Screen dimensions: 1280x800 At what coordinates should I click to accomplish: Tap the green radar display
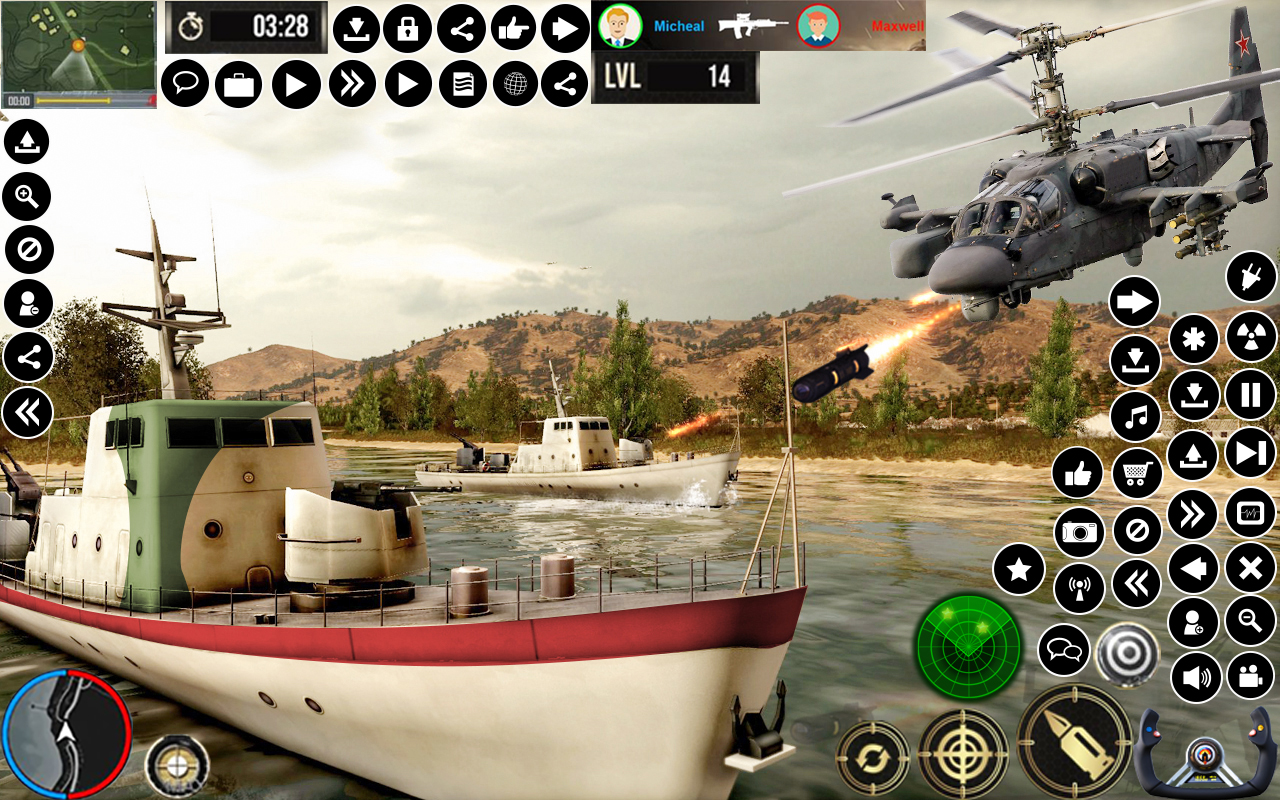(x=968, y=648)
